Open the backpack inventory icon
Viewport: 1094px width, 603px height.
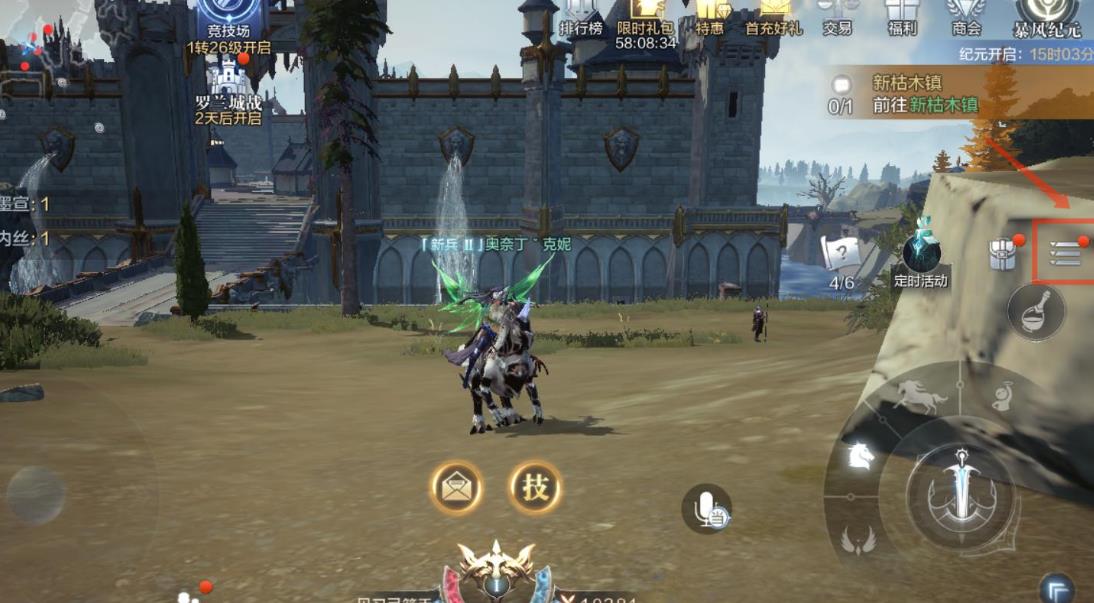pos(1003,254)
